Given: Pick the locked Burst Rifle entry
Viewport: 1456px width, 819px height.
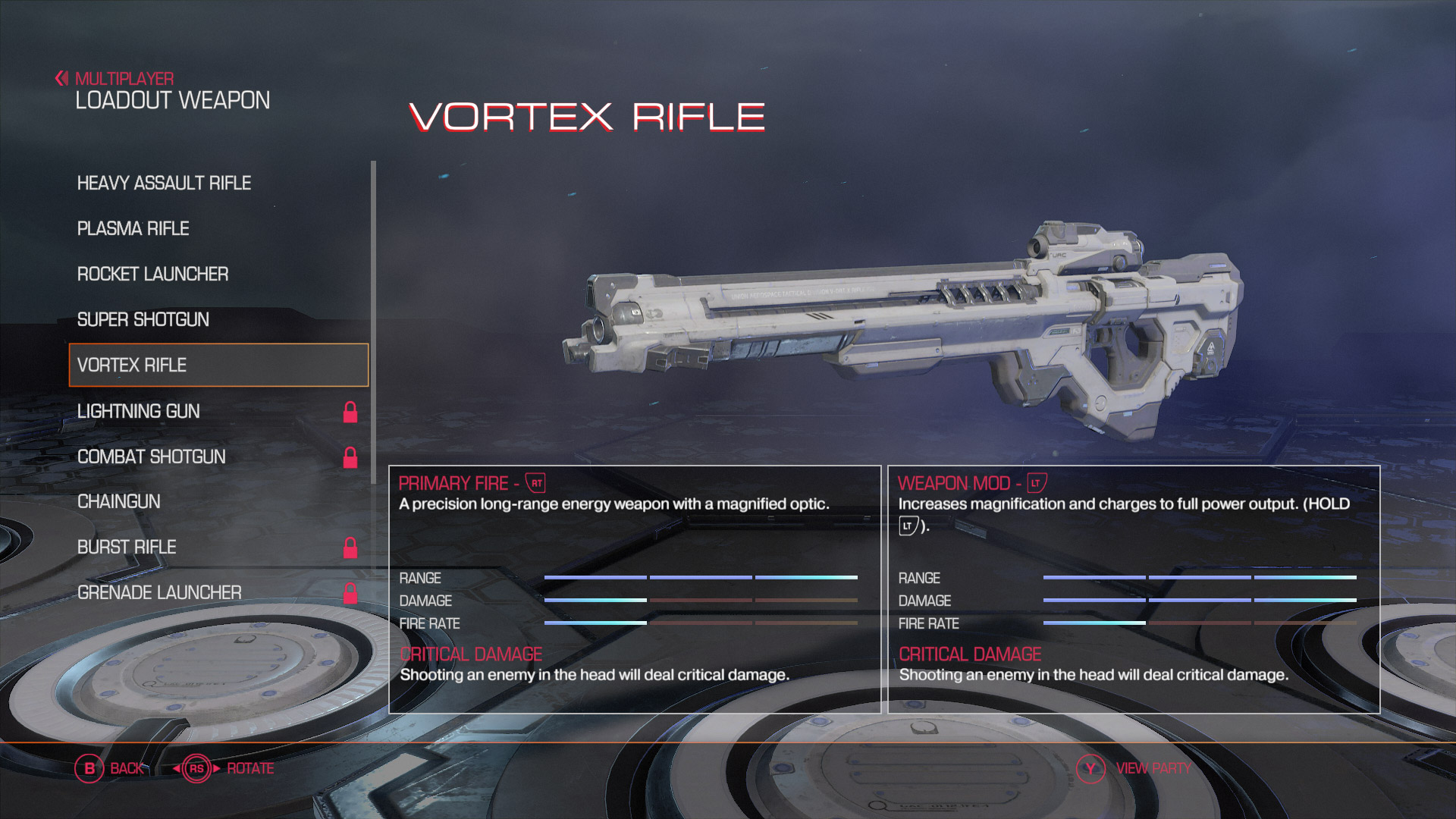Looking at the screenshot, I should 127,547.
